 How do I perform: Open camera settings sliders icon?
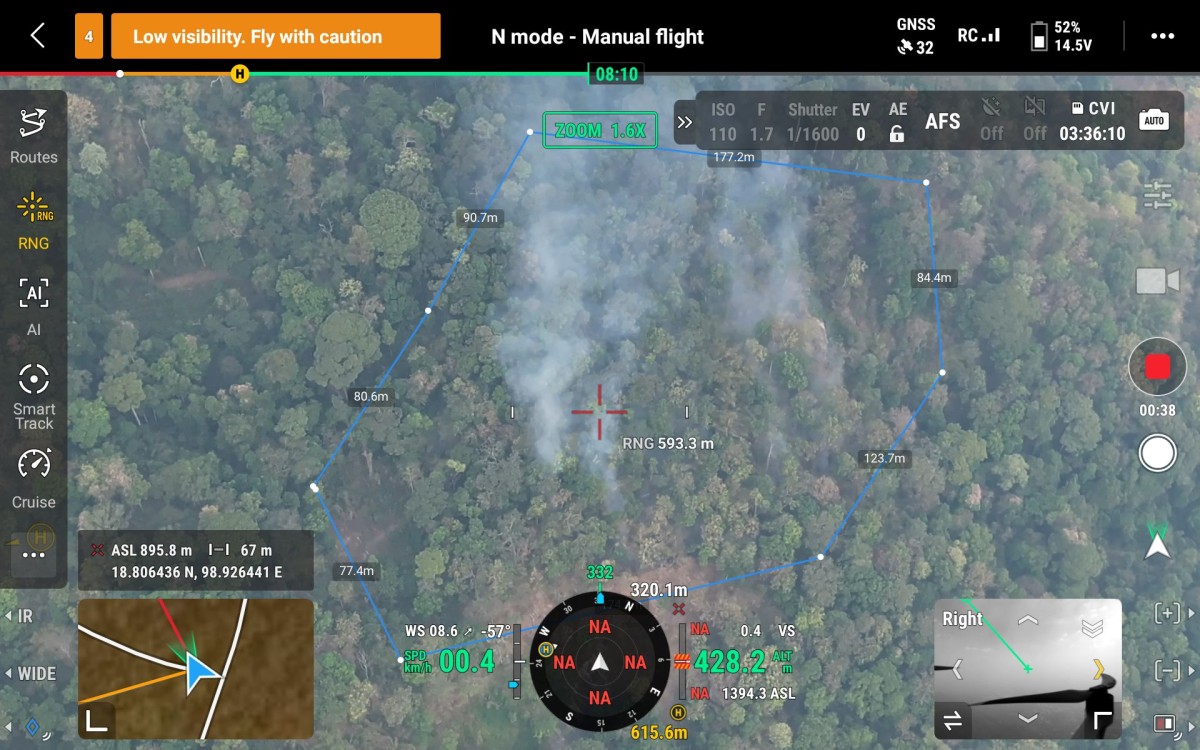(1157, 196)
